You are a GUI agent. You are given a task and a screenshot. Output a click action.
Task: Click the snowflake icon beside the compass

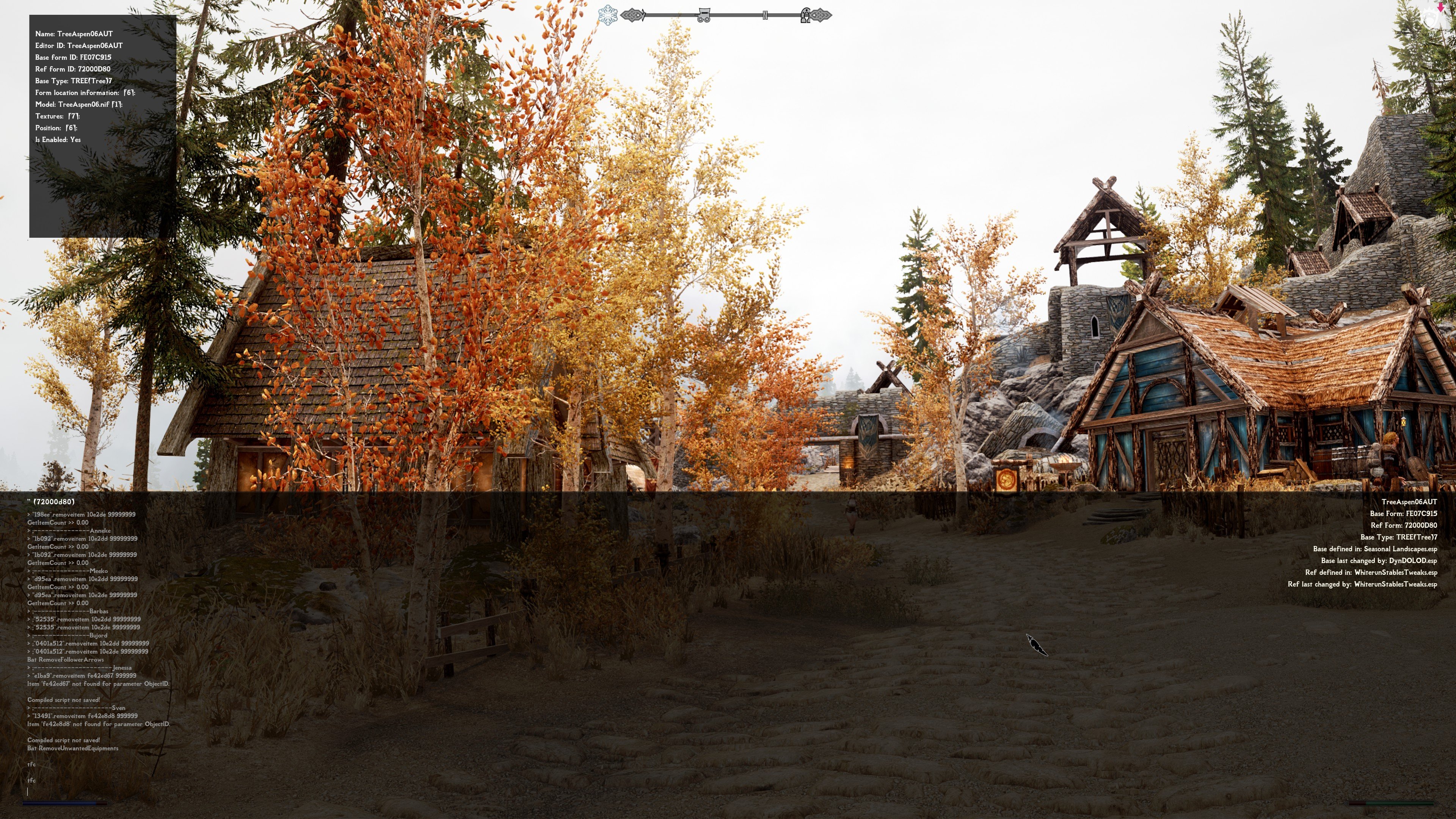point(607,15)
